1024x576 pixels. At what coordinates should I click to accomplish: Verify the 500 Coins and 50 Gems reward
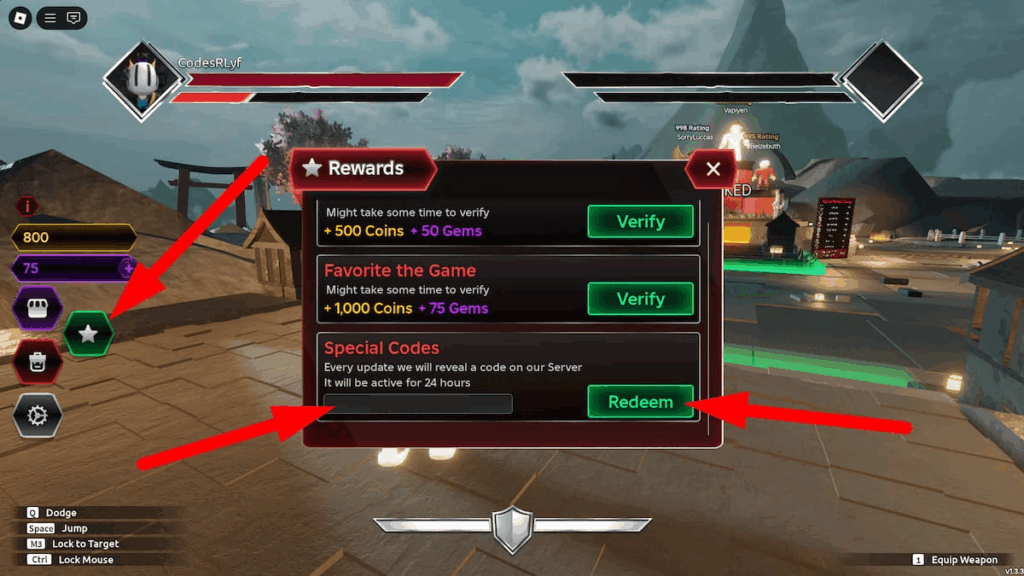point(640,221)
